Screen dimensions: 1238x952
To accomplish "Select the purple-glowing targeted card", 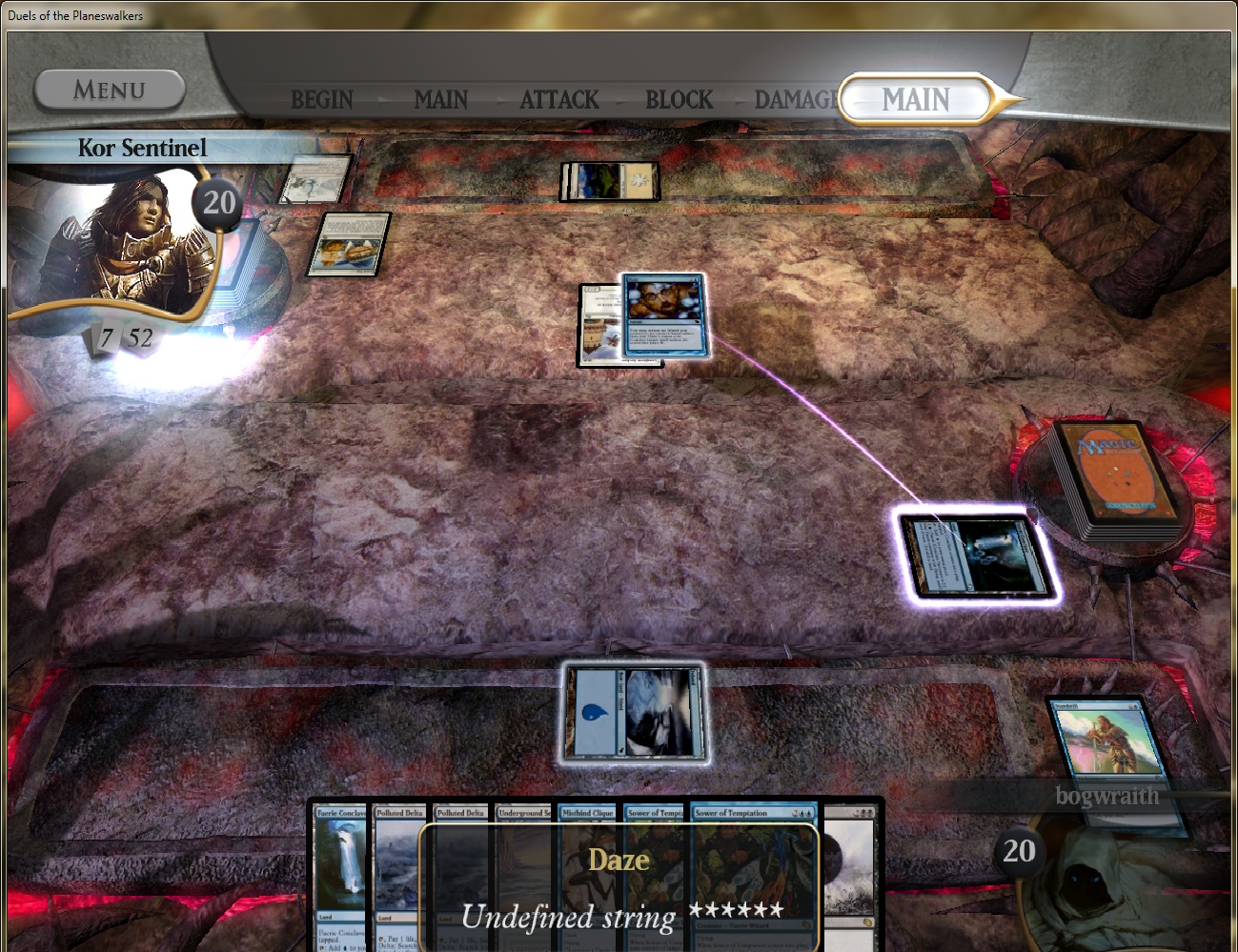I will pyautogui.click(x=977, y=557).
